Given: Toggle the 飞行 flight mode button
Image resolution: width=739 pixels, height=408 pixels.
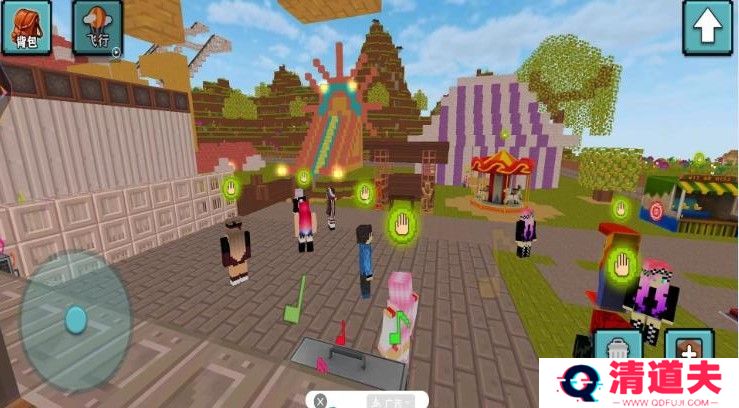Looking at the screenshot, I should [x=97, y=27].
